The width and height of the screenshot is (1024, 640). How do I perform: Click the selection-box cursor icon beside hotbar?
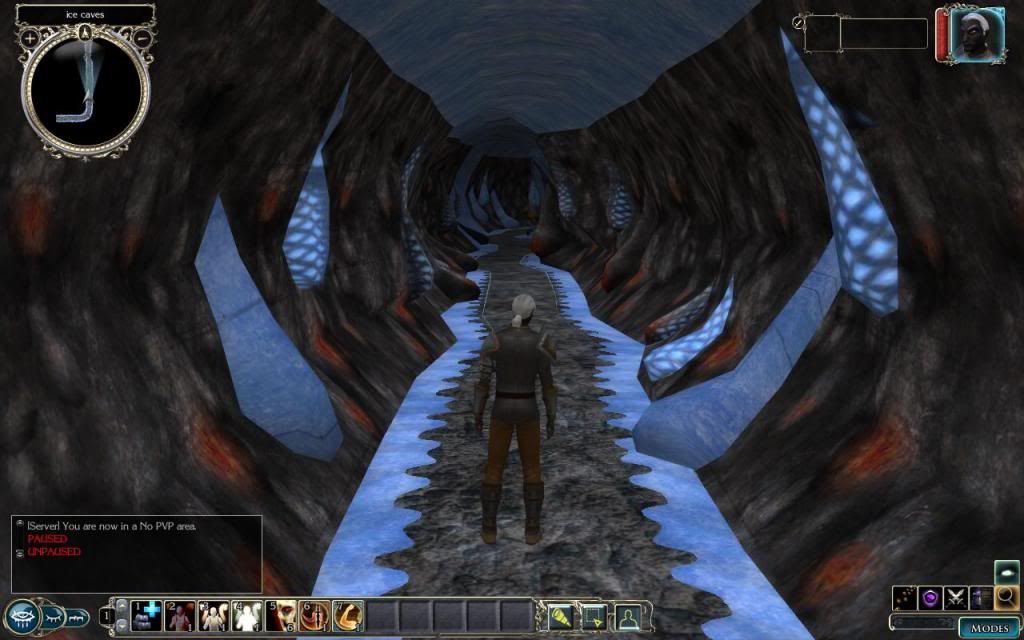coord(592,616)
